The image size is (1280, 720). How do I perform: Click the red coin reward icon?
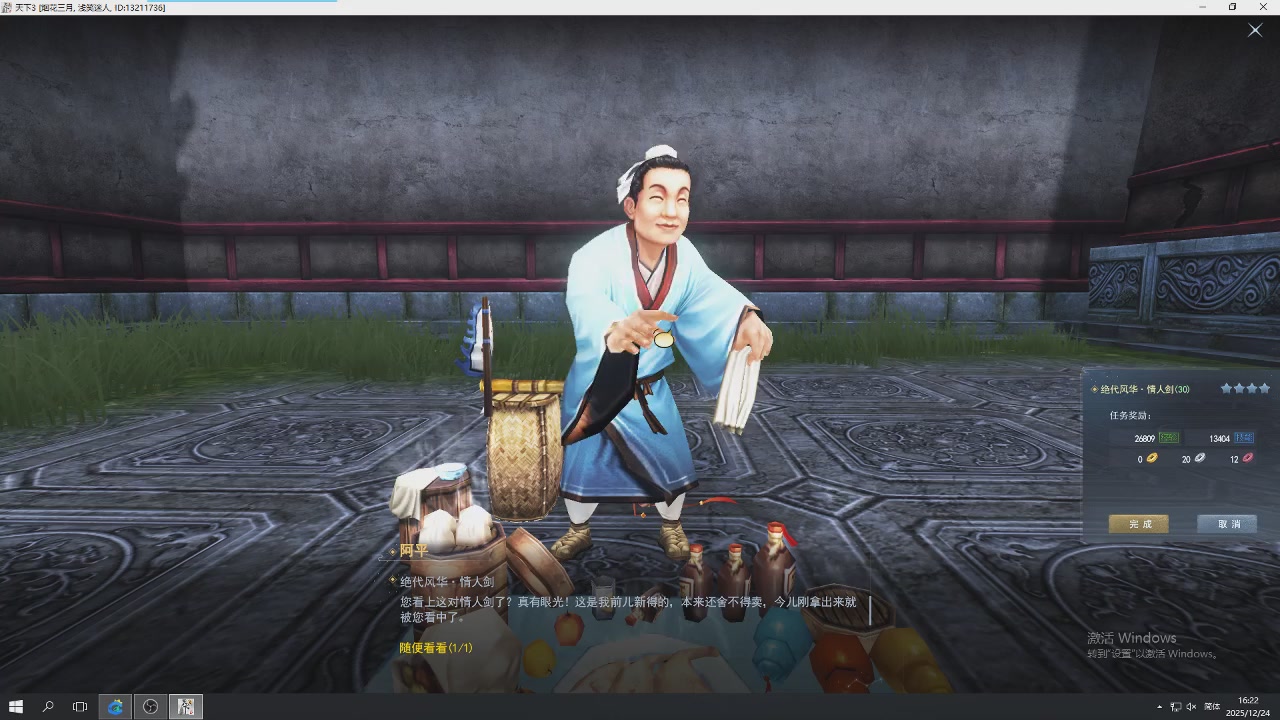(1246, 458)
